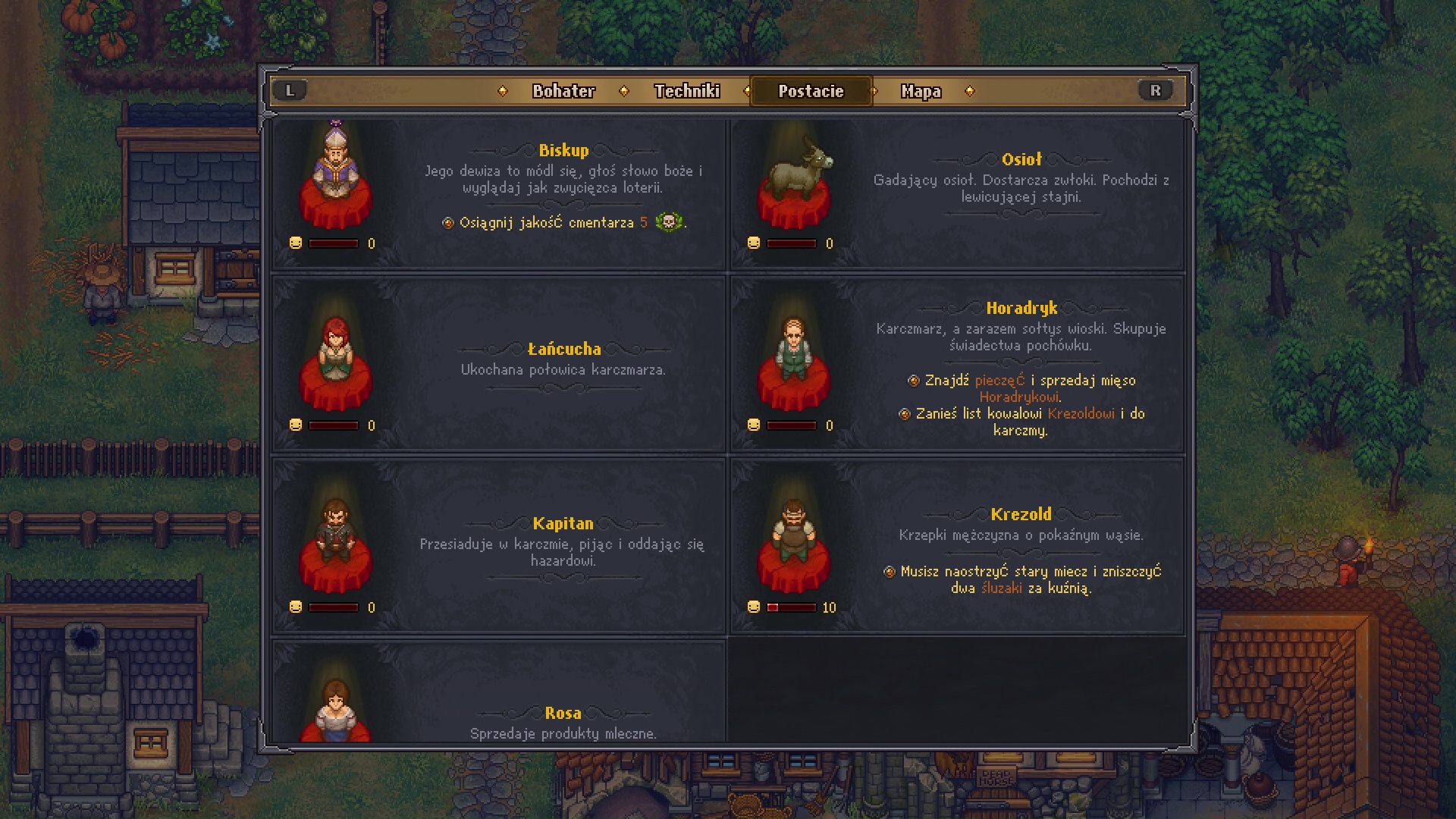This screenshot has width=1456, height=819.
Task: Show the Mapa tab
Action: click(921, 91)
